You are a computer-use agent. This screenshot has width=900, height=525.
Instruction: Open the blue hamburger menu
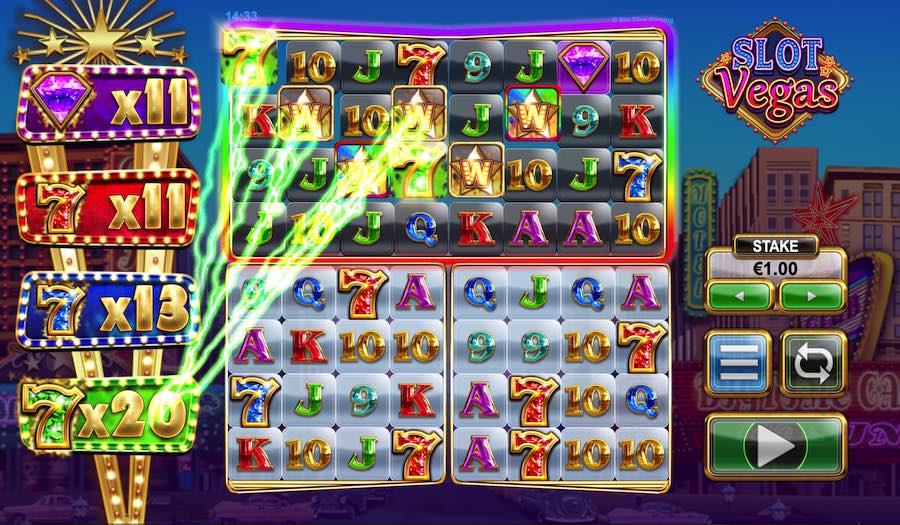739,362
